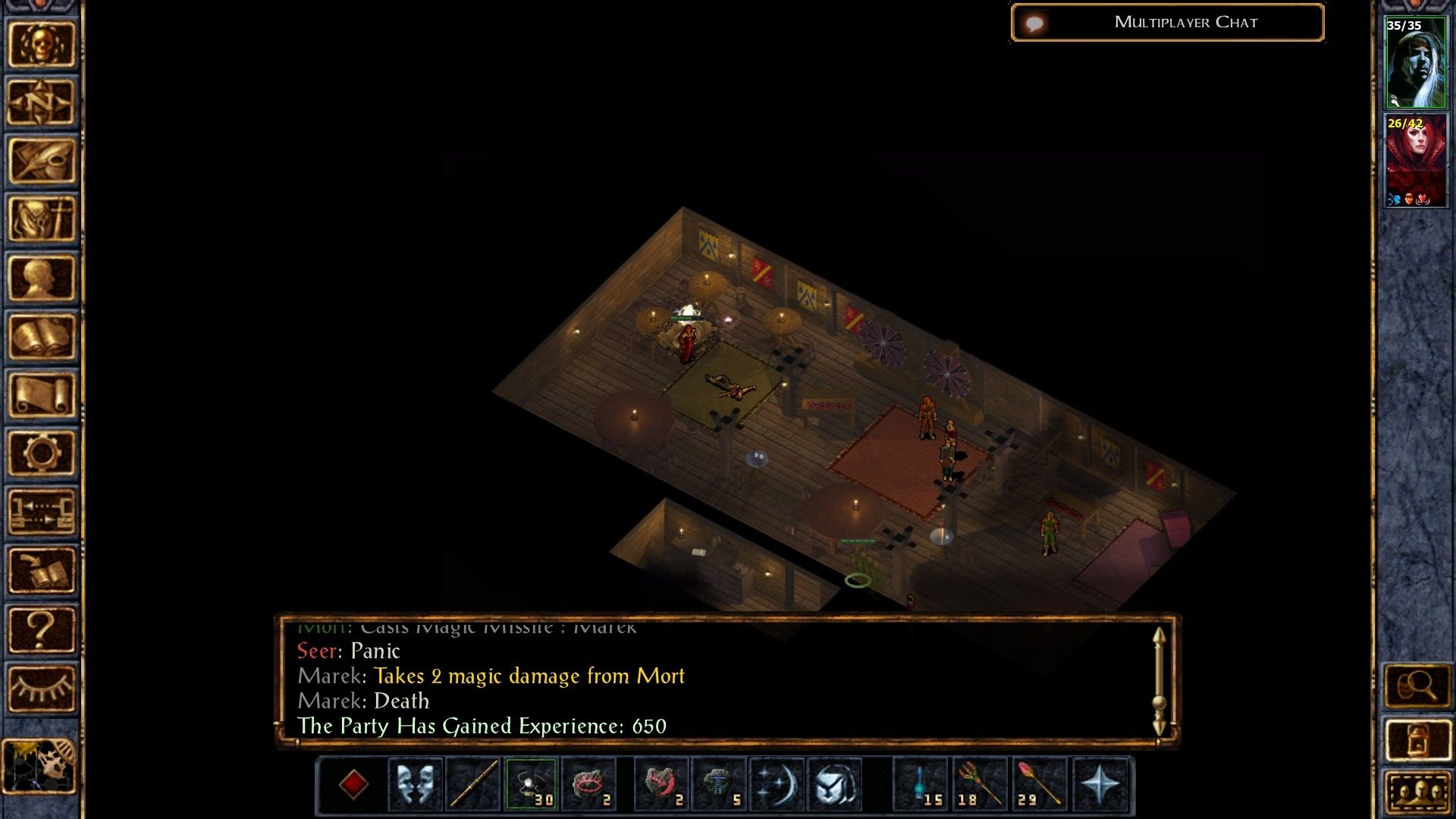Click the four-point star button on action bar
Viewport: 1456px width, 819px height.
point(1100,784)
